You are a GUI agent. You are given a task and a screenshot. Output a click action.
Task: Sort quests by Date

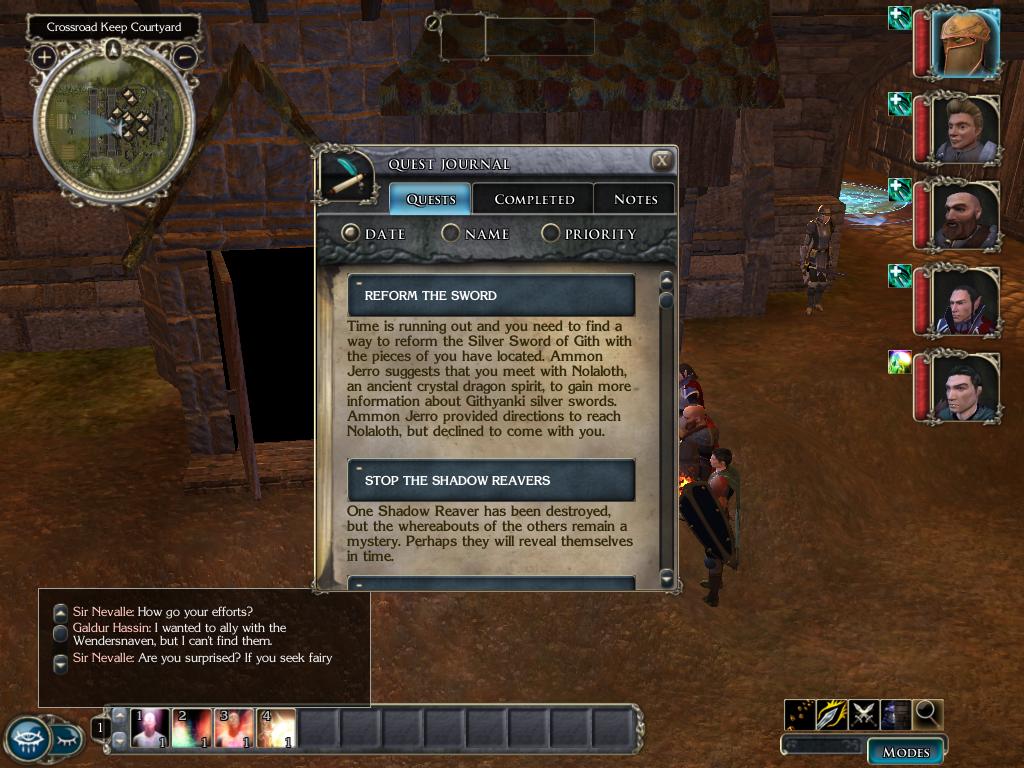coord(350,233)
